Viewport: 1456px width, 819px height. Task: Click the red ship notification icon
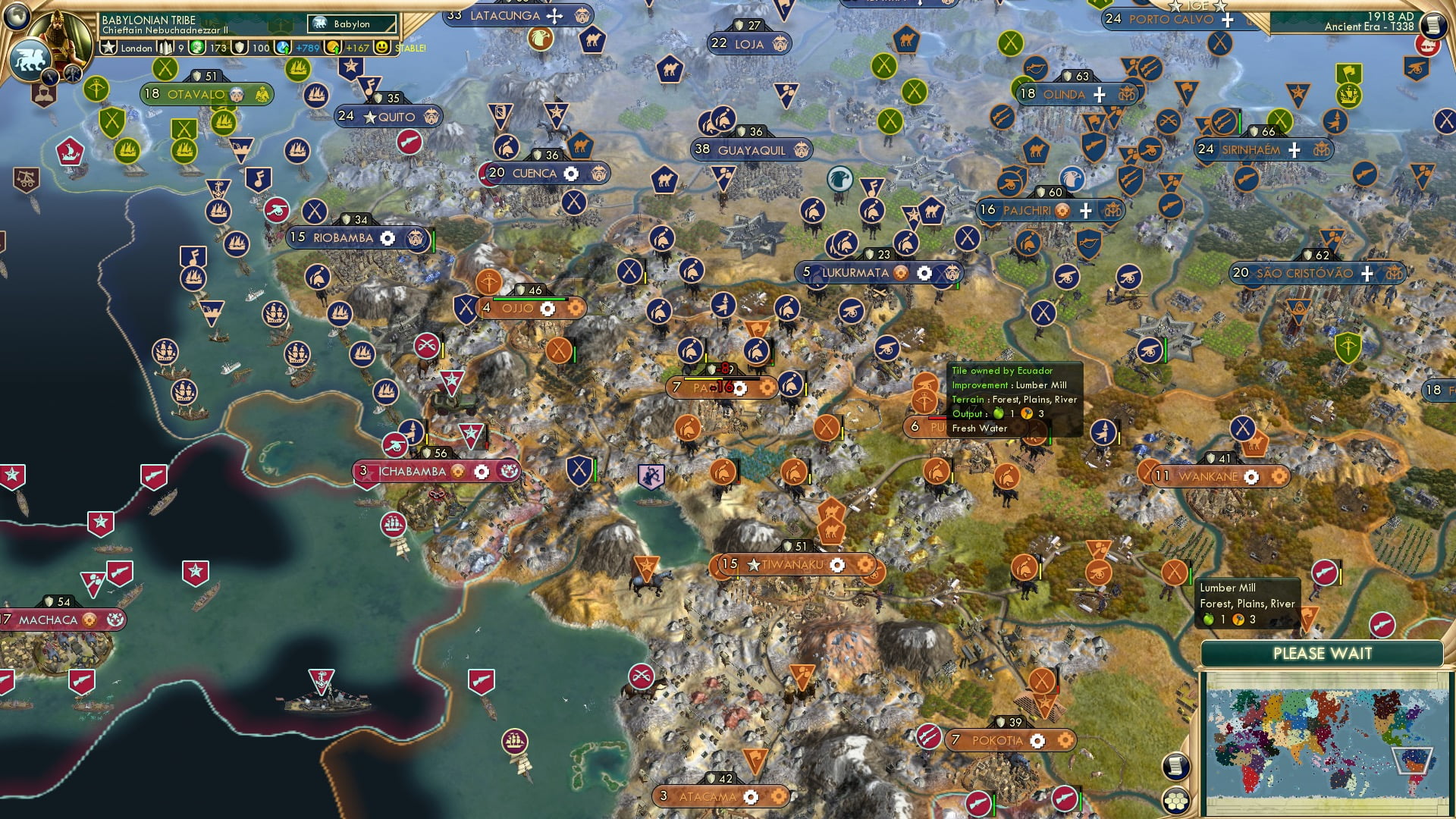pyautogui.click(x=1429, y=47)
